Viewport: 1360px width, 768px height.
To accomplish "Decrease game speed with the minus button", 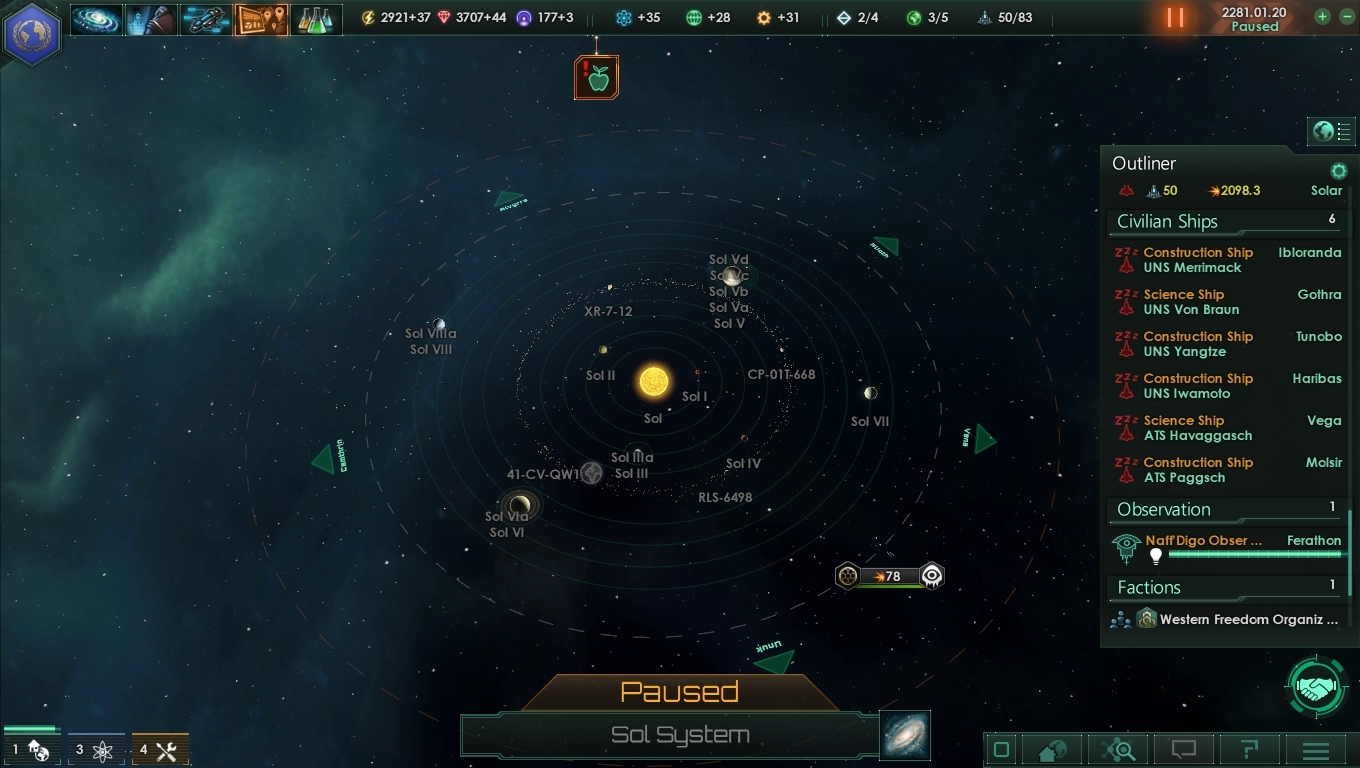I will click(x=1343, y=17).
